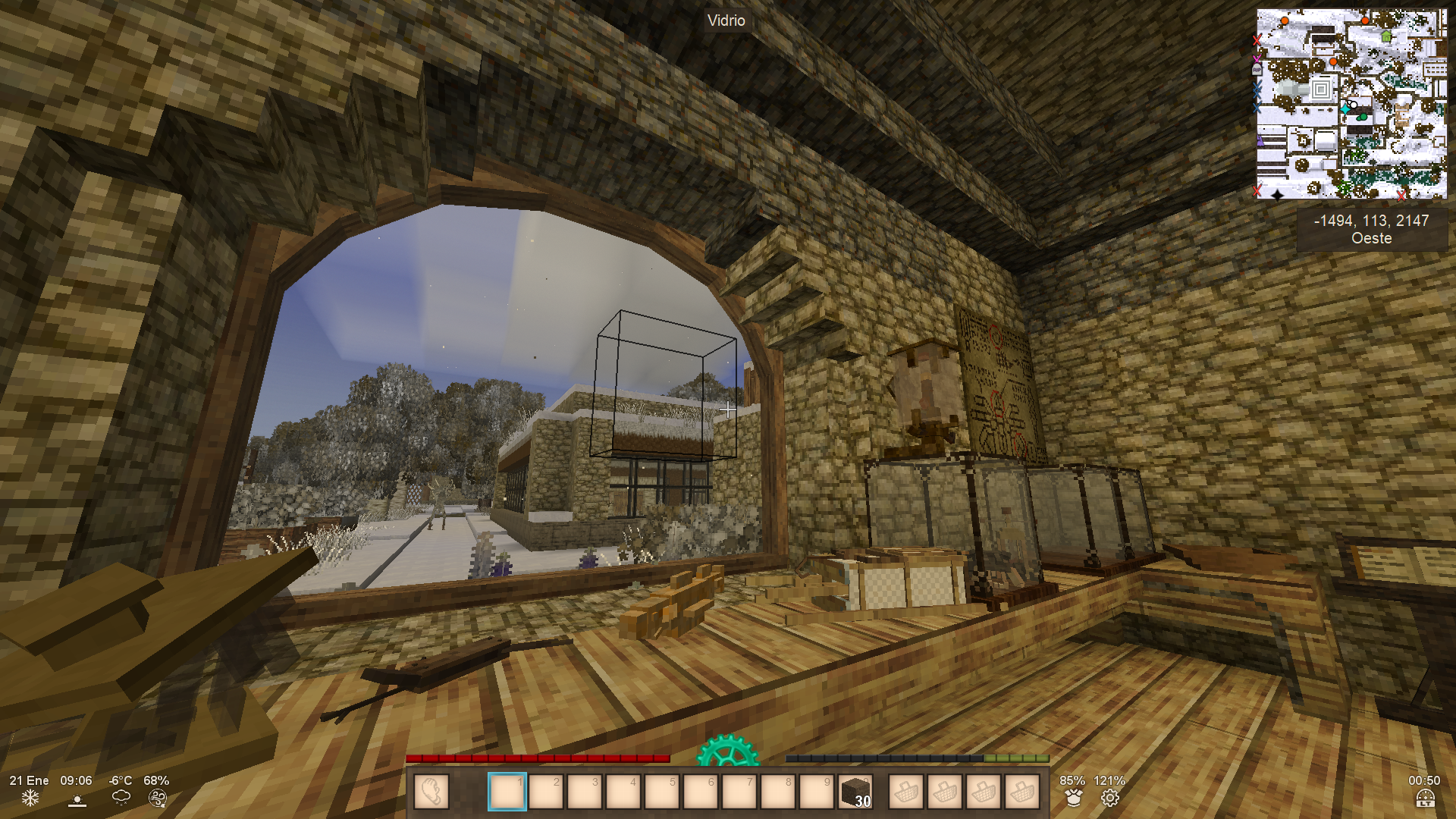The height and width of the screenshot is (819, 1456).
Task: Click the snowflake season icon
Action: [x=30, y=799]
